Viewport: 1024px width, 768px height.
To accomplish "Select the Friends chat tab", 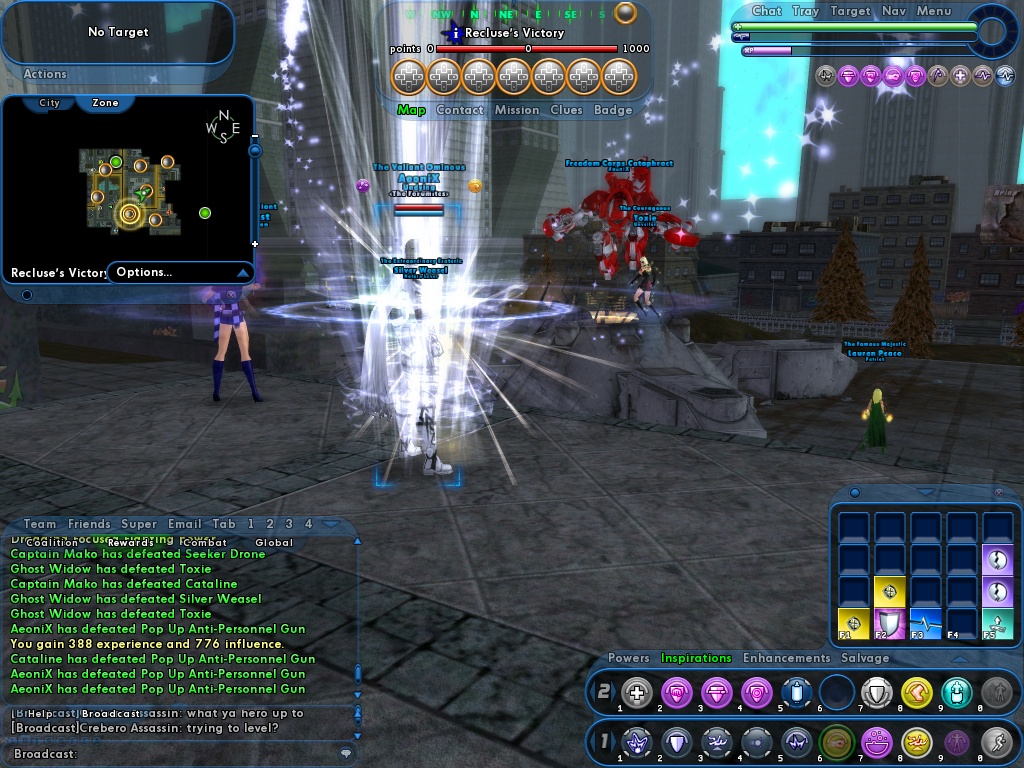I will click(x=89, y=524).
